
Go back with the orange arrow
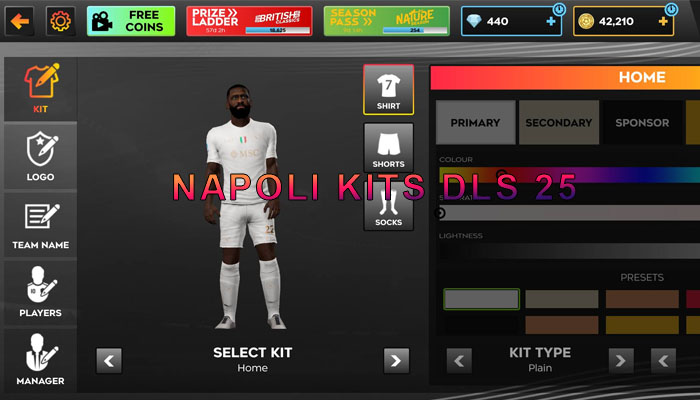coord(19,20)
